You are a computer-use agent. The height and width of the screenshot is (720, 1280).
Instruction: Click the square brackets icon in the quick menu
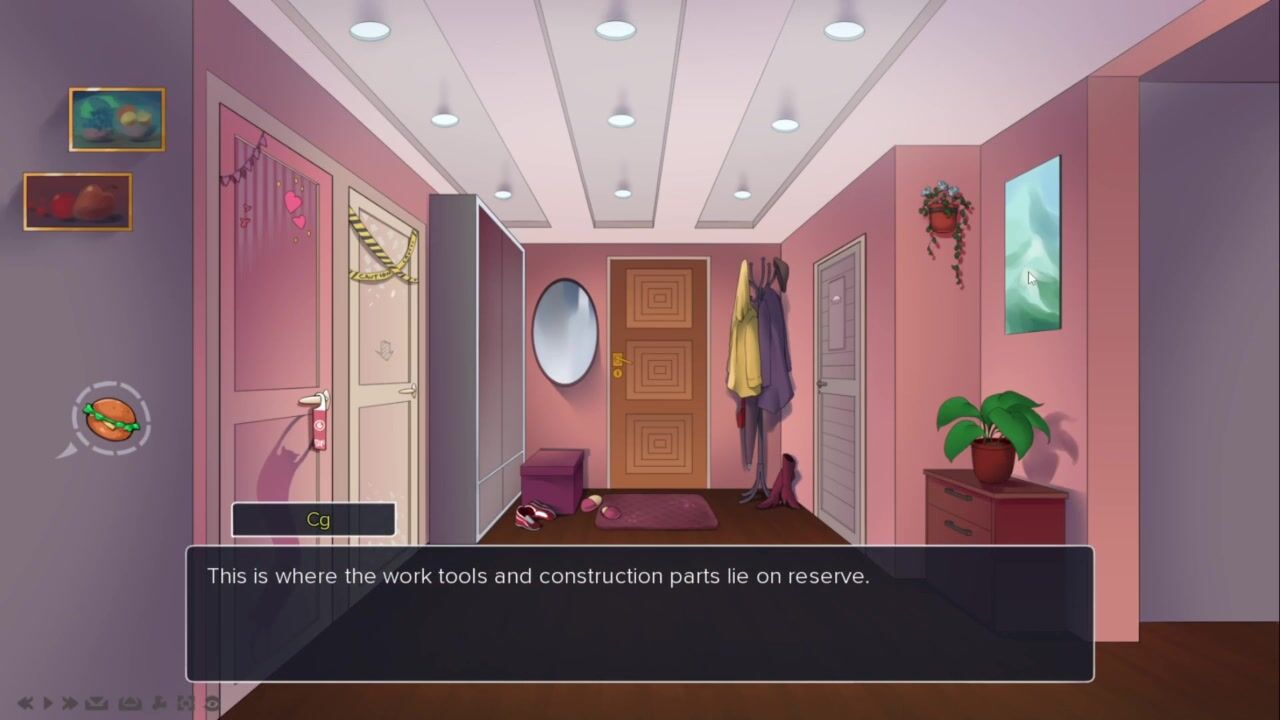tap(186, 704)
